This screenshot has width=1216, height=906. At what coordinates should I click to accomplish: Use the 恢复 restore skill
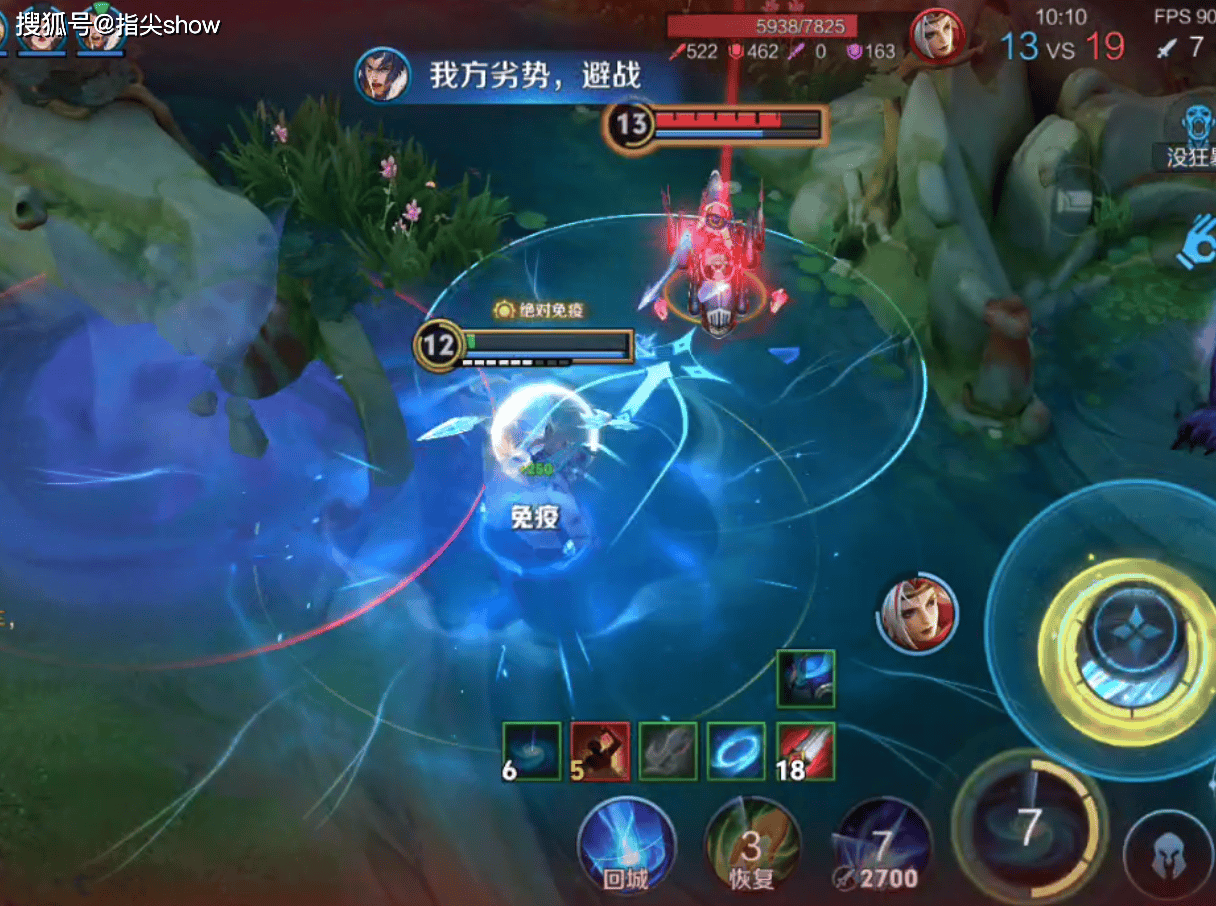pos(751,847)
